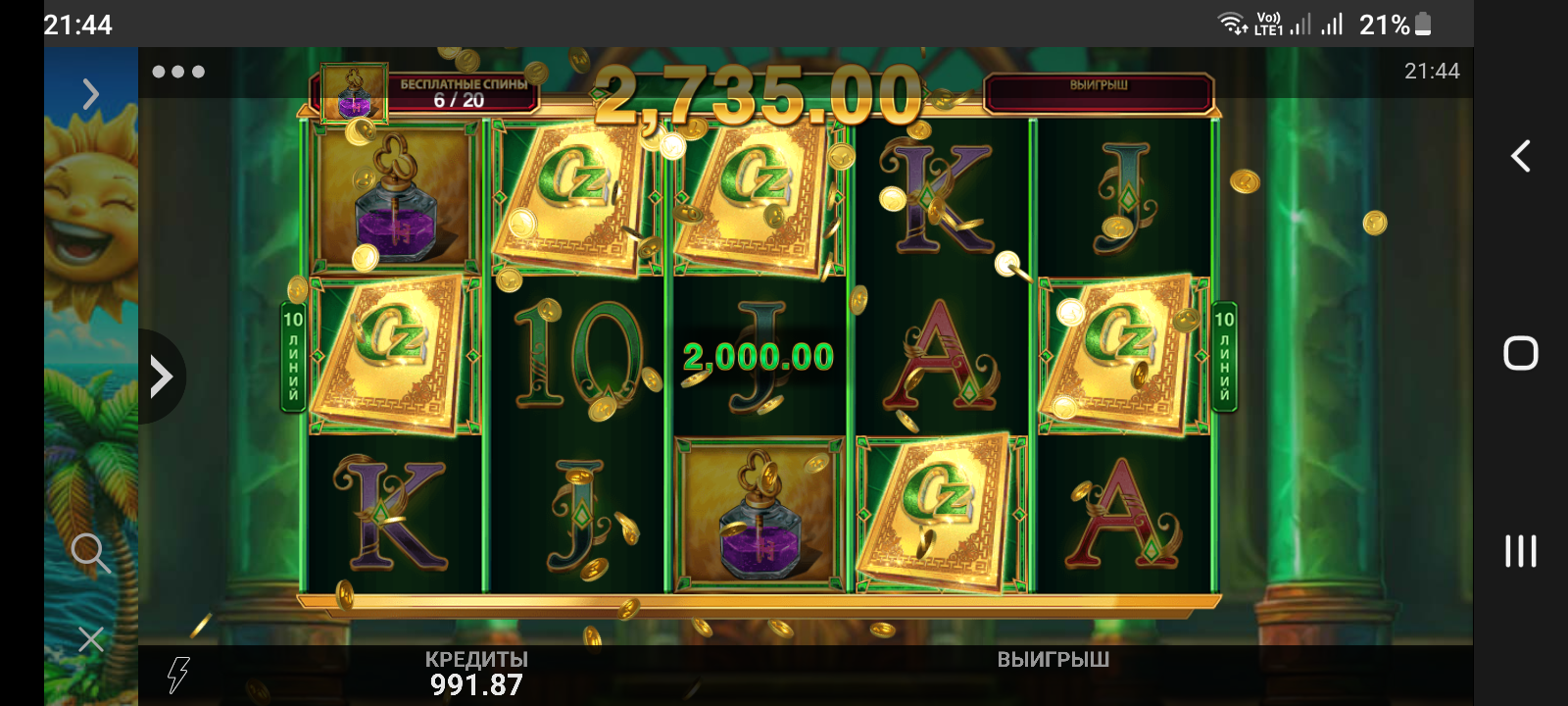Expand the side panel arrow tab
This screenshot has height=706, width=1568.
[161, 377]
